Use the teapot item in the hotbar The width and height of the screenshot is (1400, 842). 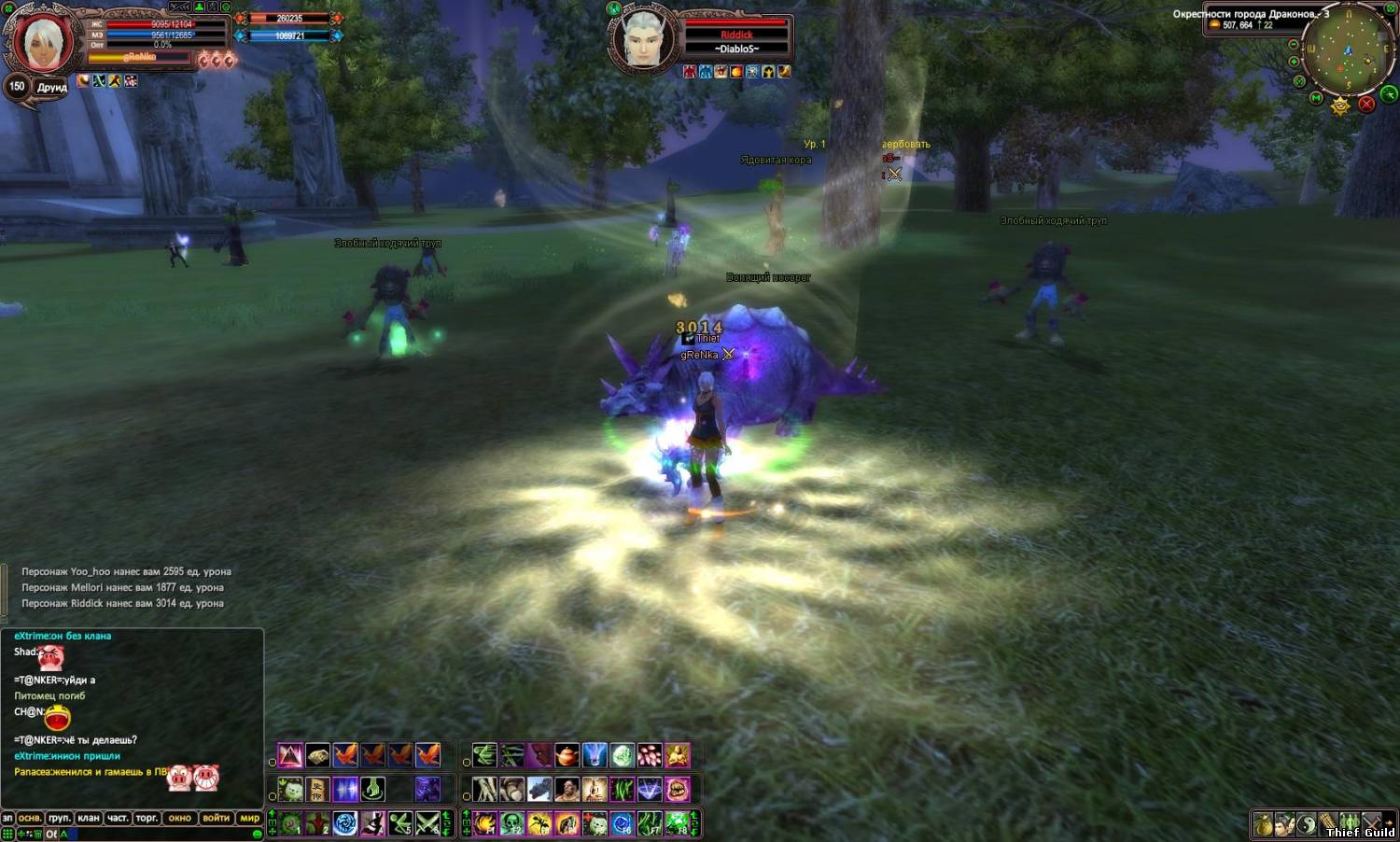pos(567,755)
